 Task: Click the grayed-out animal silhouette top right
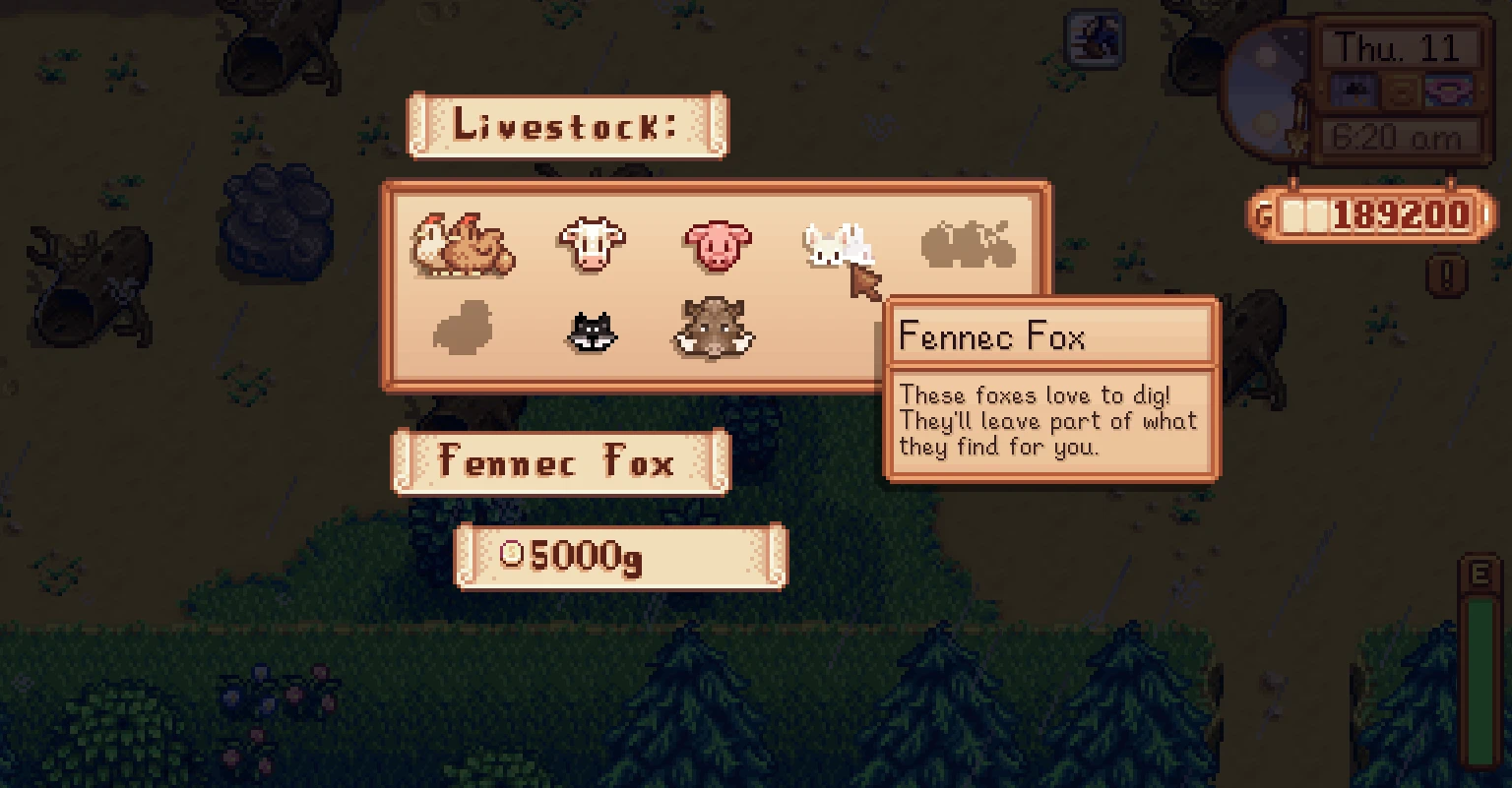pos(966,246)
